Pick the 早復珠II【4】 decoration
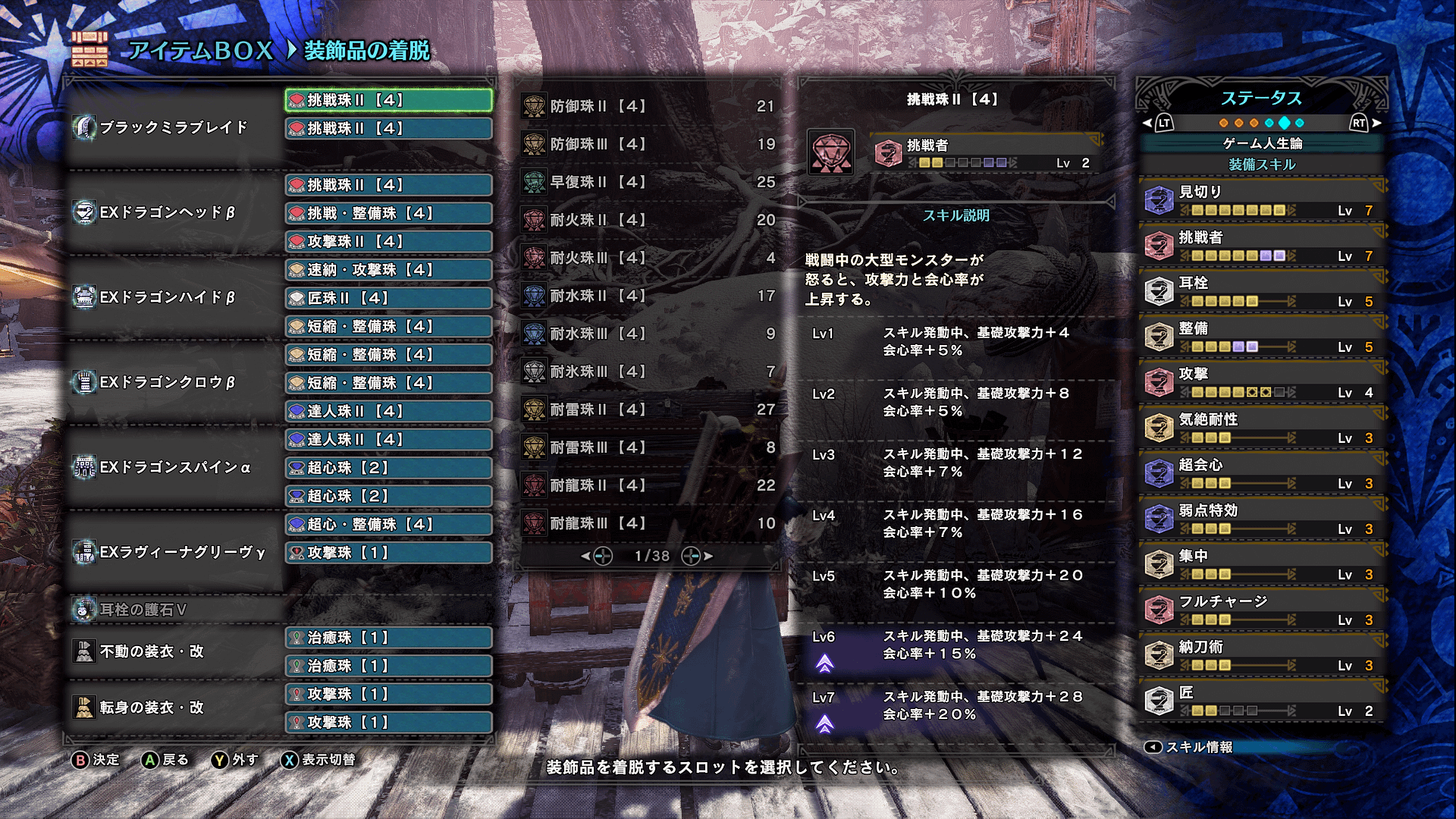This screenshot has width=1456, height=819. tap(649, 182)
